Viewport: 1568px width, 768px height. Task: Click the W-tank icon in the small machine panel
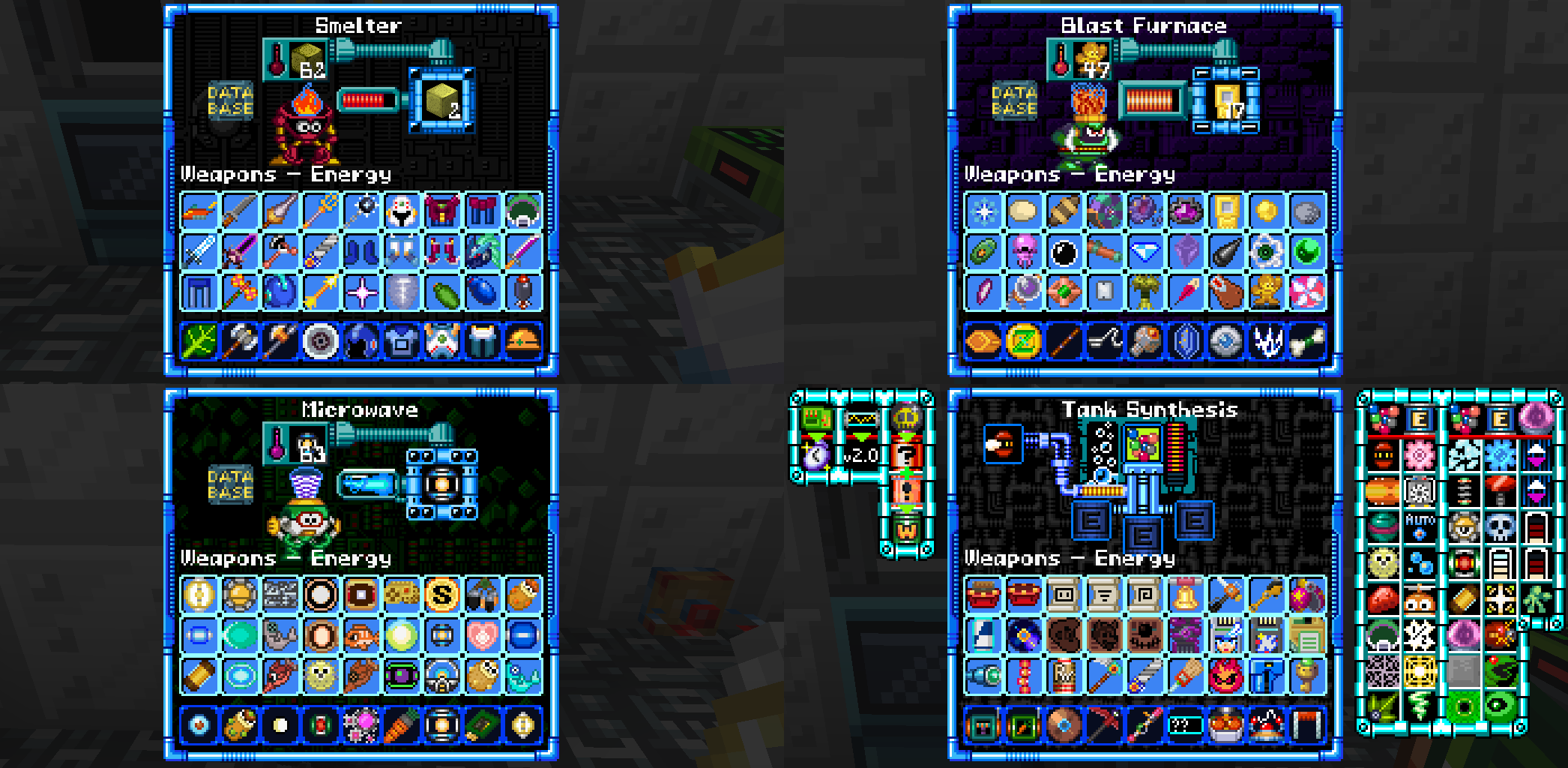[906, 528]
